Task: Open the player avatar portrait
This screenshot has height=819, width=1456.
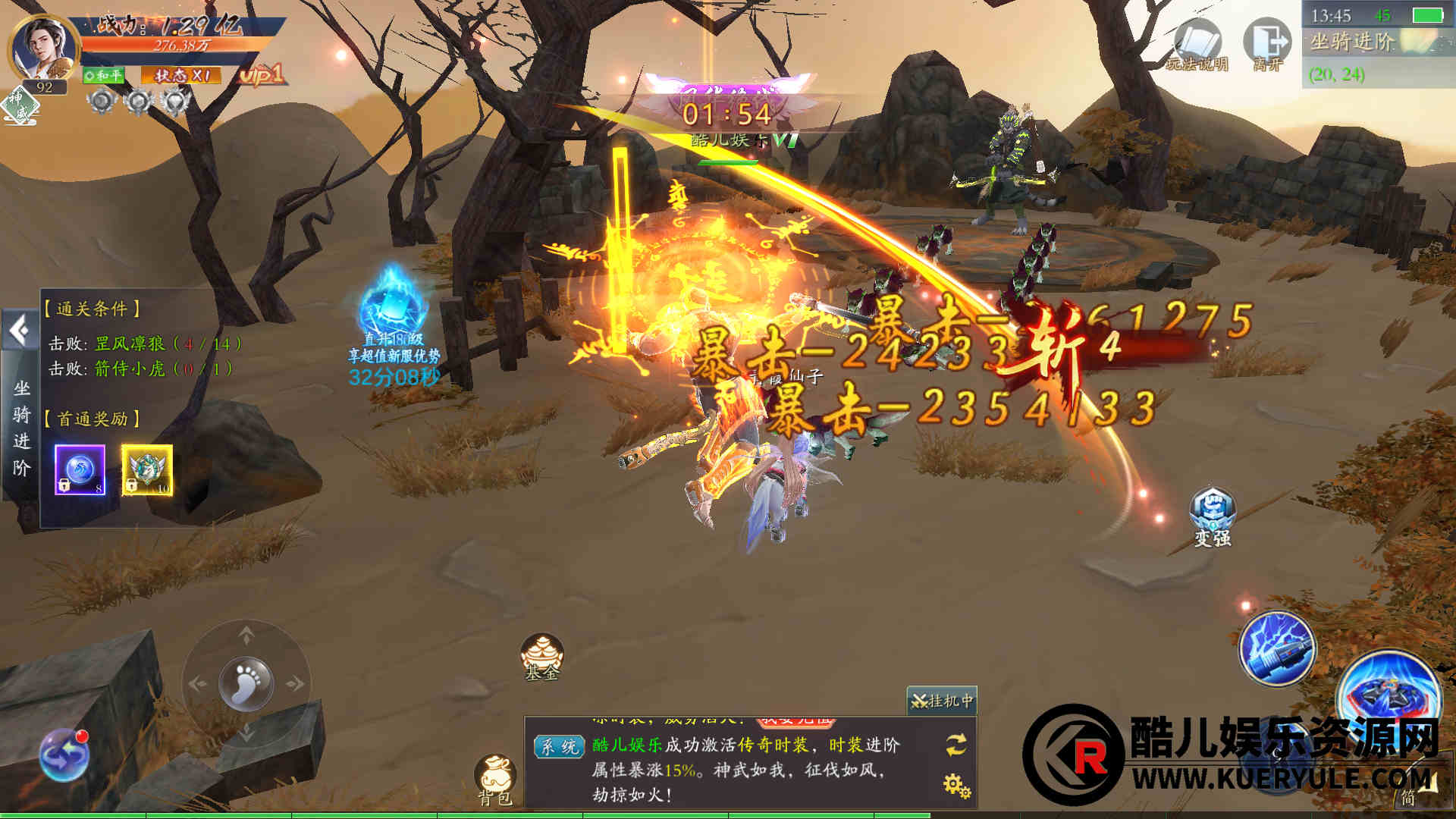Action: pos(44,49)
